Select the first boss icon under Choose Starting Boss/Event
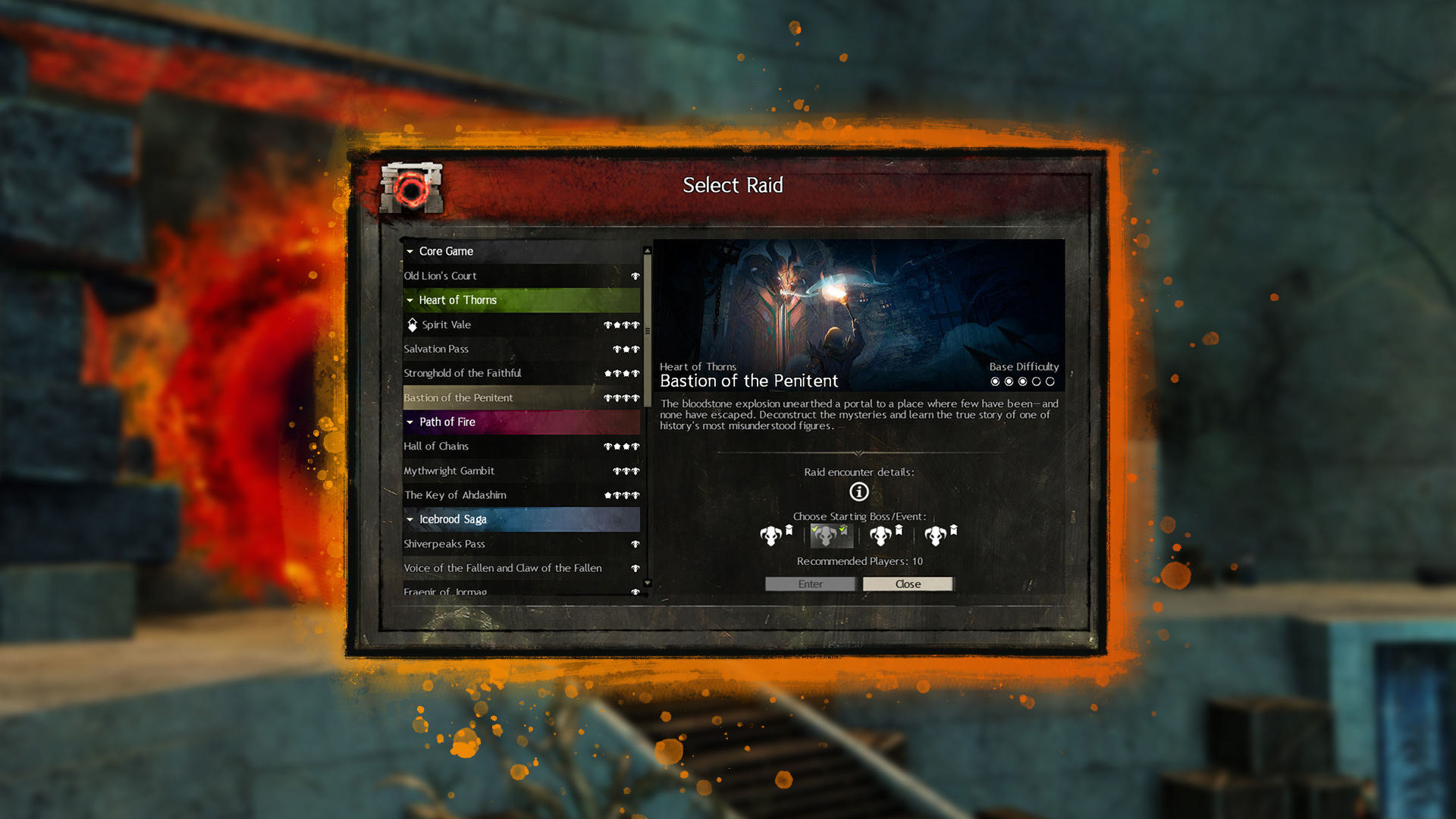The image size is (1456, 819). (x=772, y=535)
